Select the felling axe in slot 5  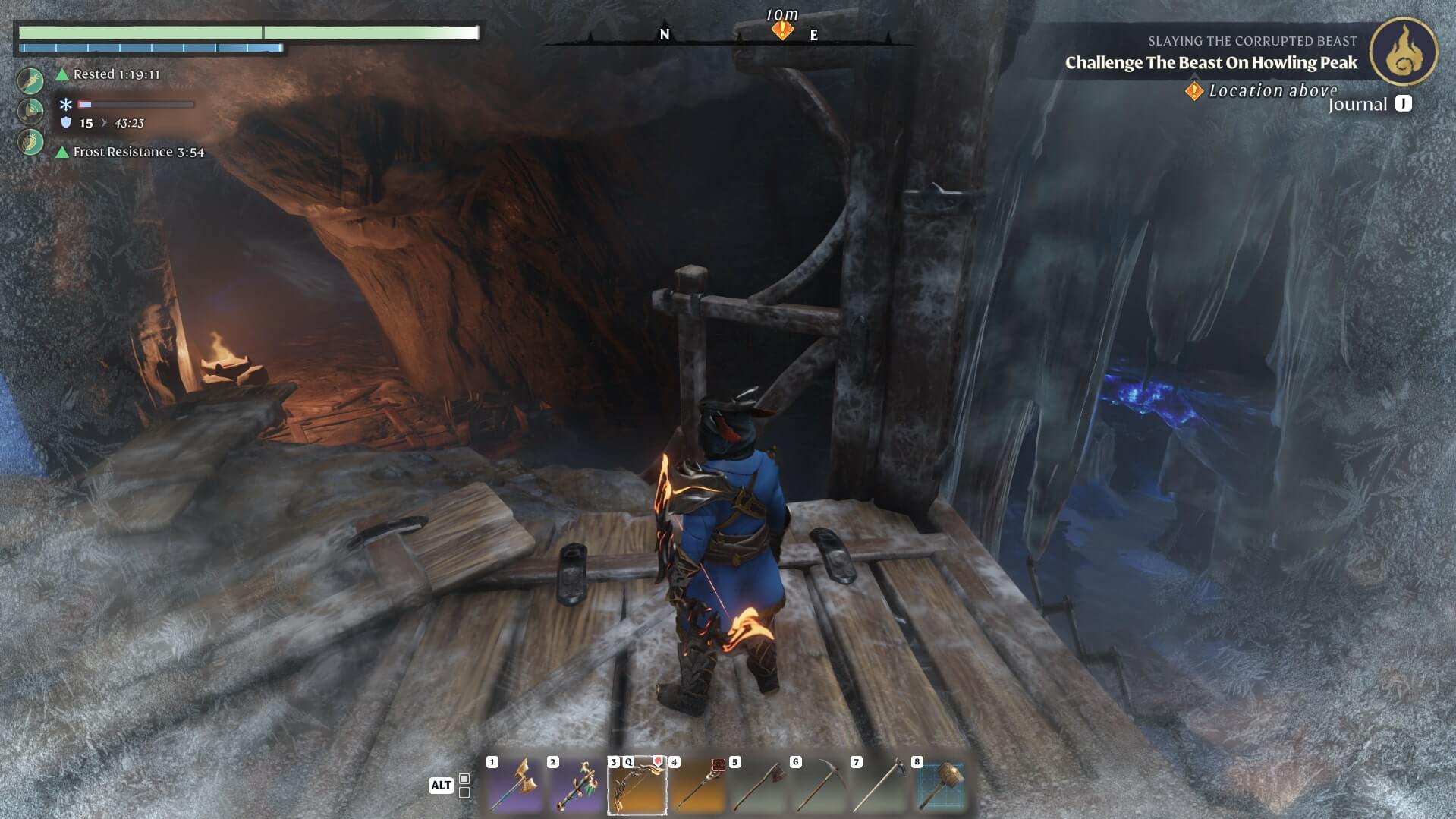(x=758, y=786)
